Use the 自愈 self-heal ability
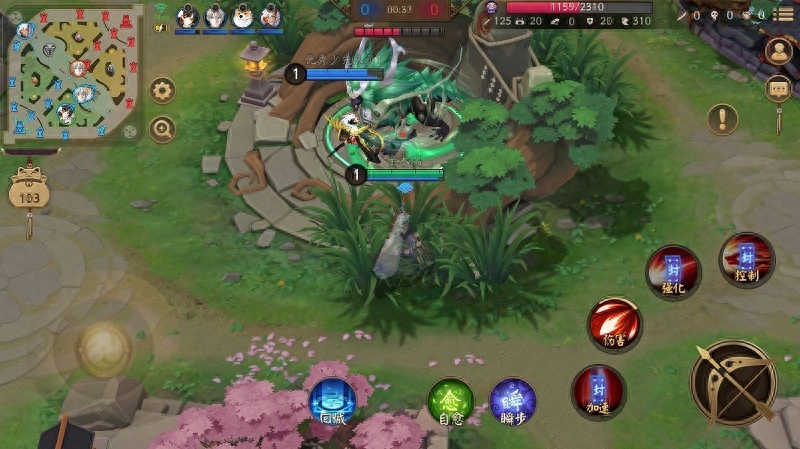Viewport: 800px width, 449px height. pyautogui.click(x=450, y=401)
